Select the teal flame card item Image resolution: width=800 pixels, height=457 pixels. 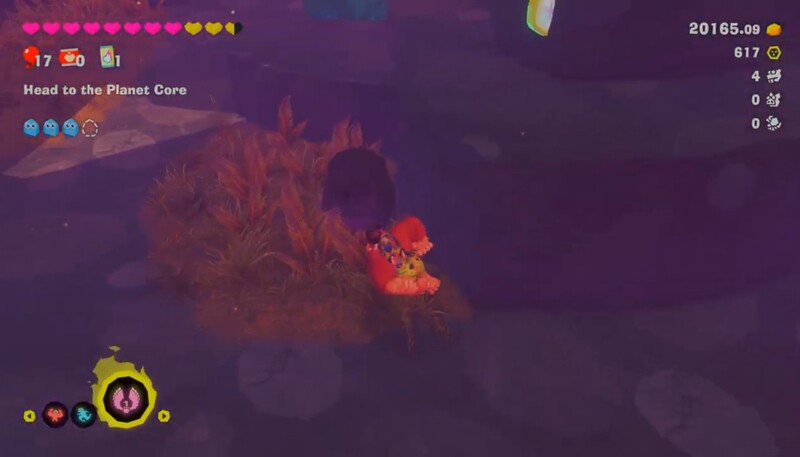point(106,58)
